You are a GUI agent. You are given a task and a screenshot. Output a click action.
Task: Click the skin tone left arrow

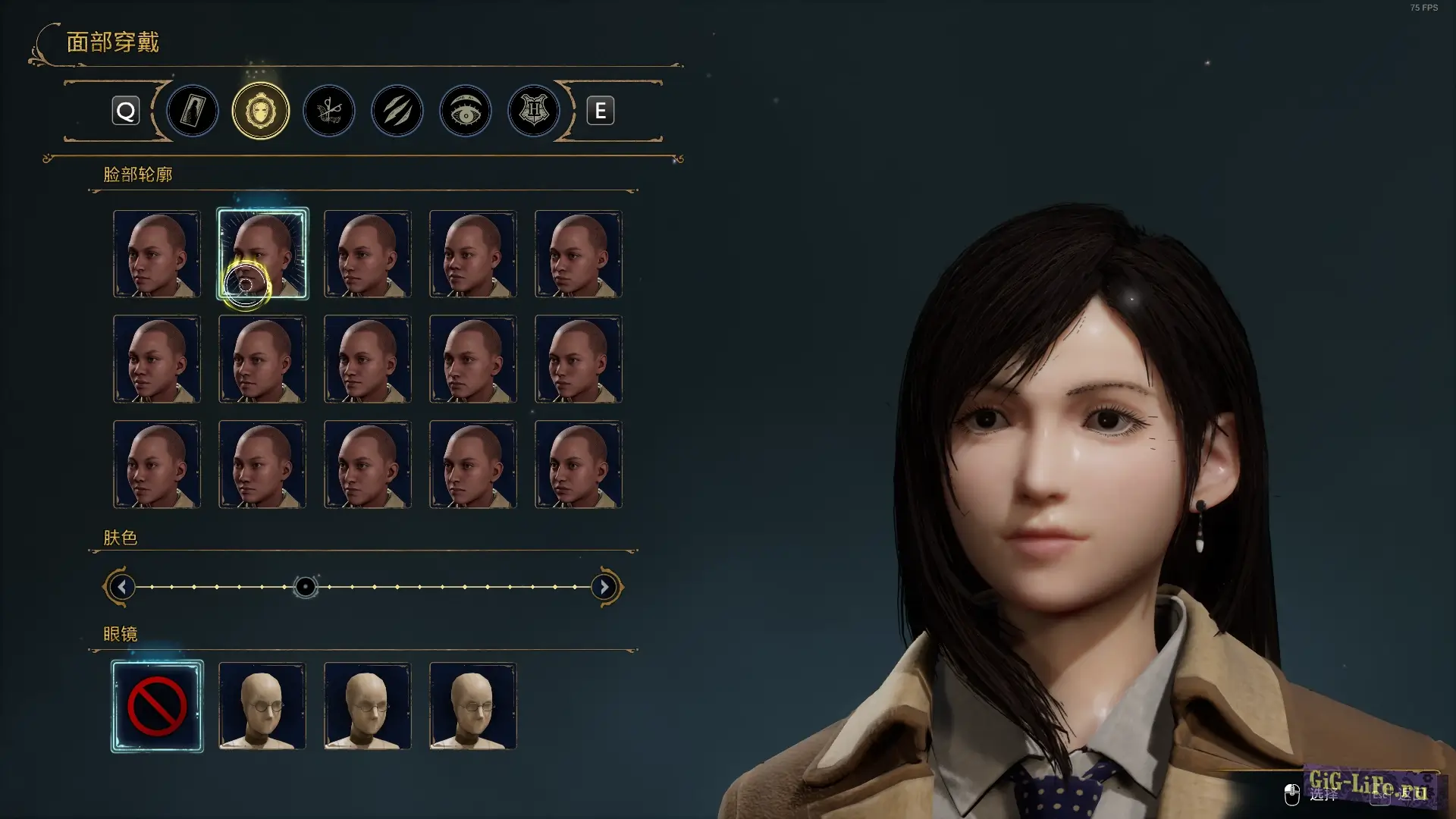(x=121, y=587)
